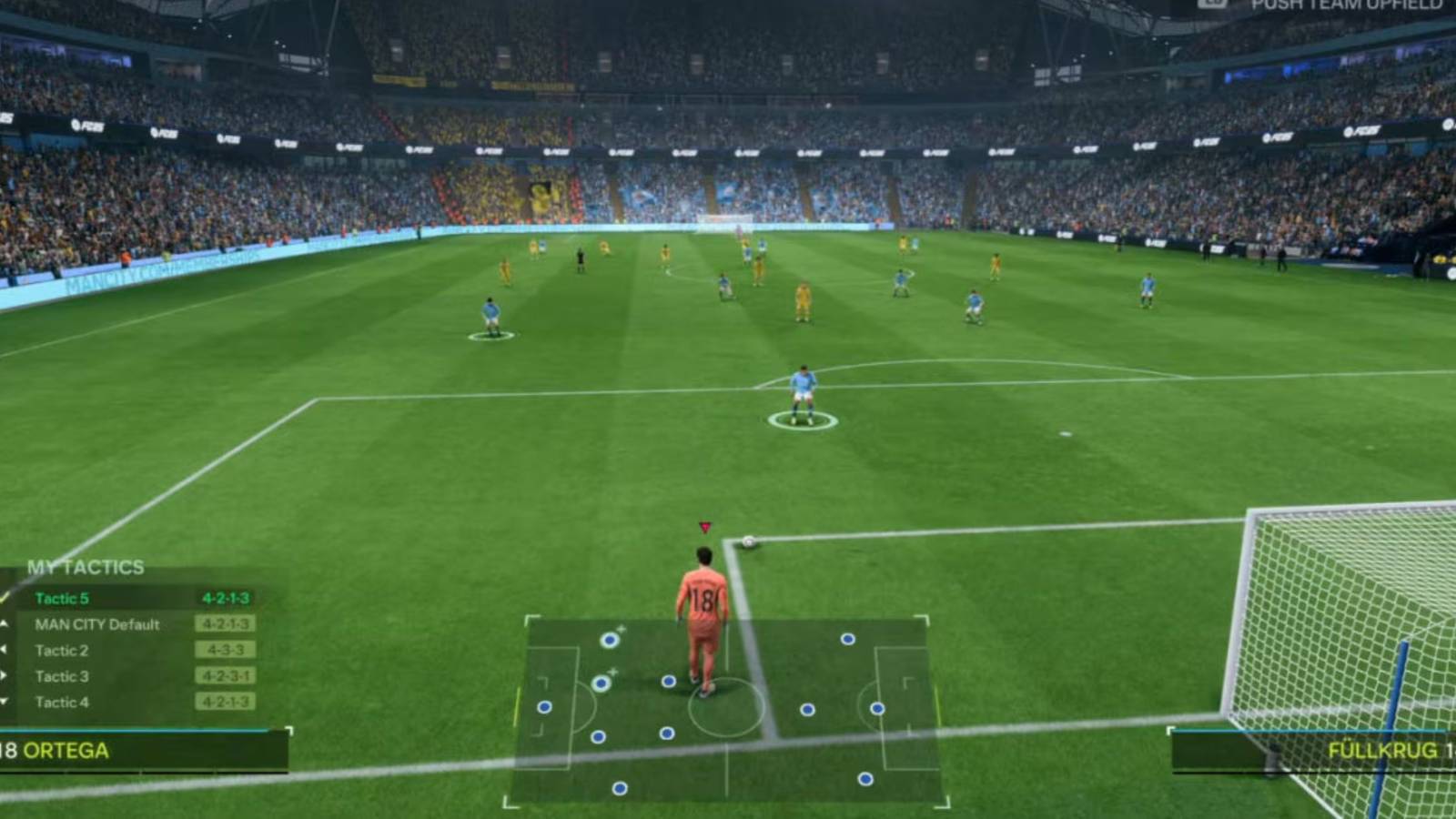
Task: Click the right arrow icon beside Tactic 3
Action: [x=5, y=675]
